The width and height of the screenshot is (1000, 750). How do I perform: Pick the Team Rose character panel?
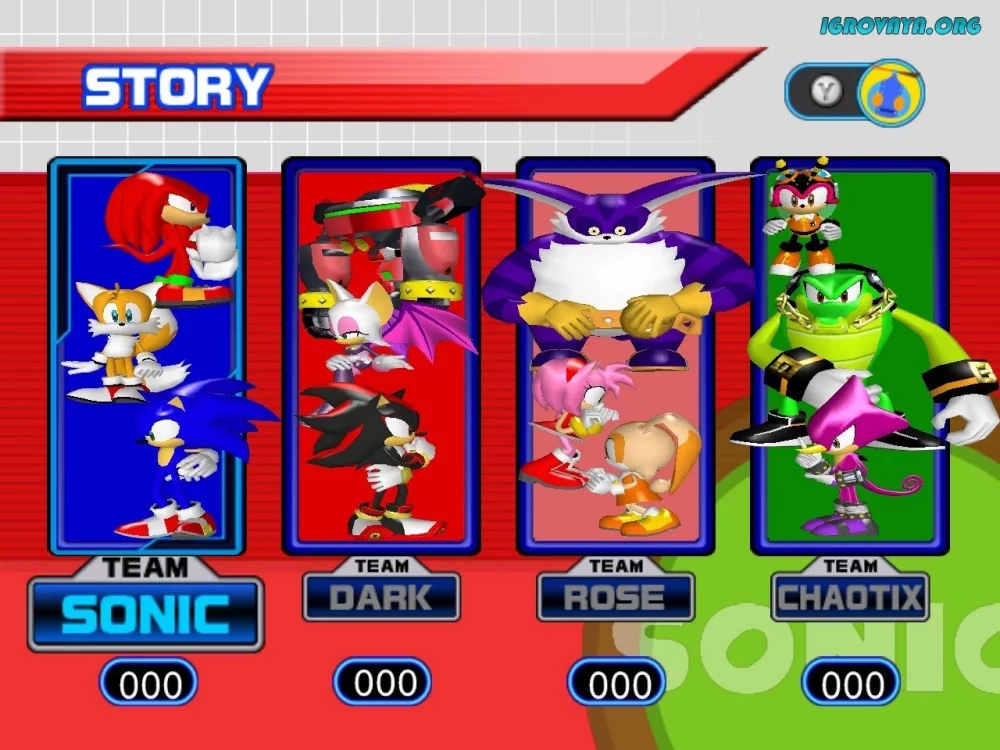[615, 355]
